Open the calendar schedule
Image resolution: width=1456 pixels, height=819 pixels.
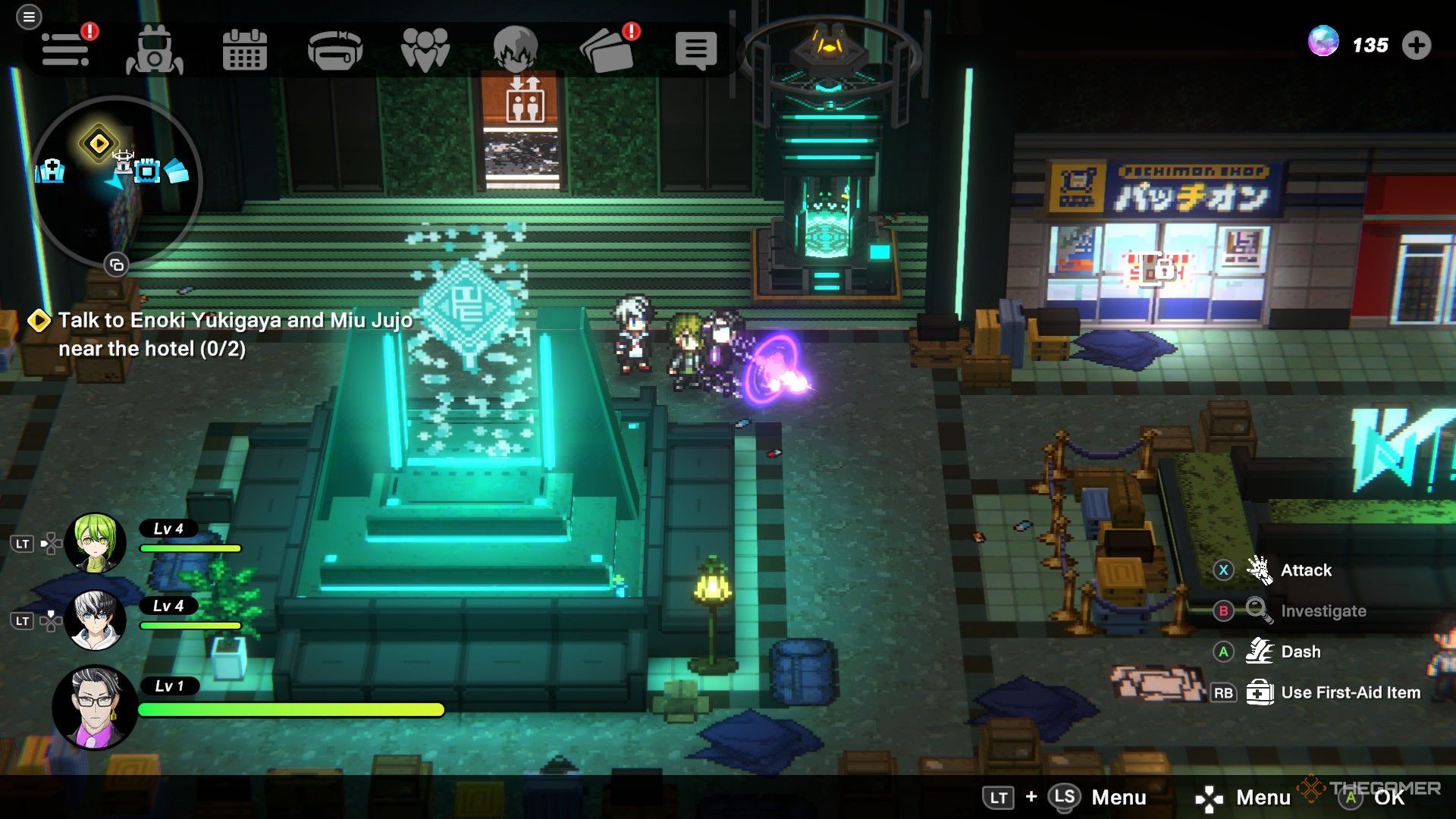pos(244,50)
